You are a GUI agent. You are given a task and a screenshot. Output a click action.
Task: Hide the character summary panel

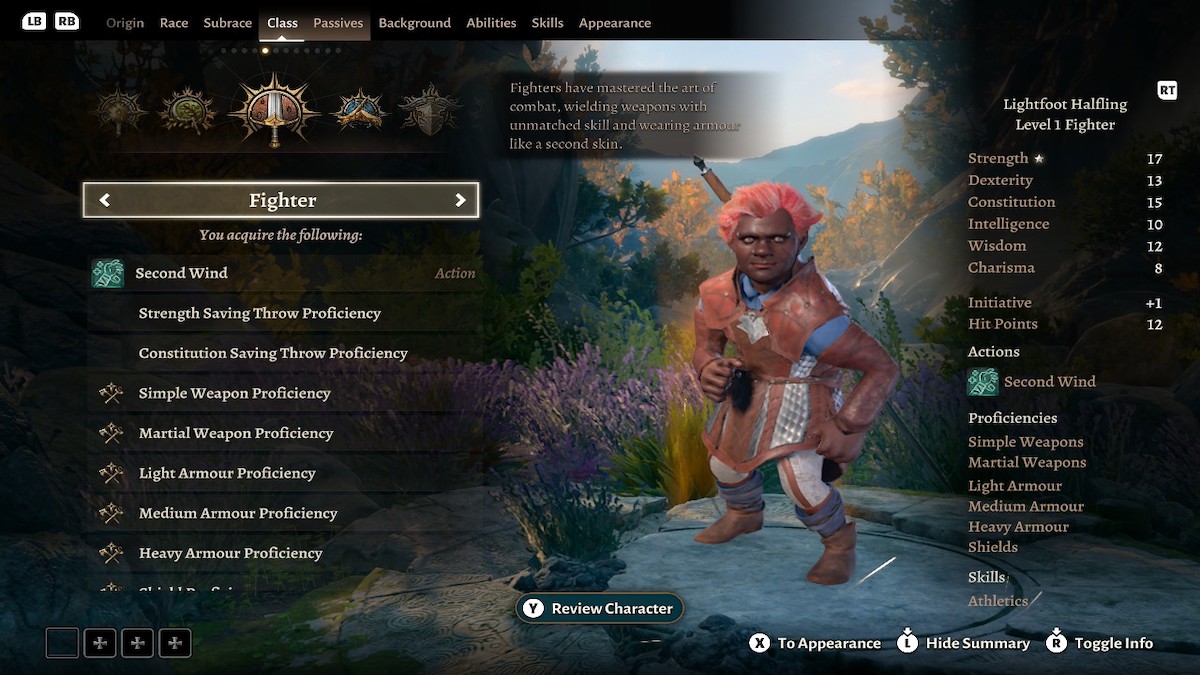964,643
